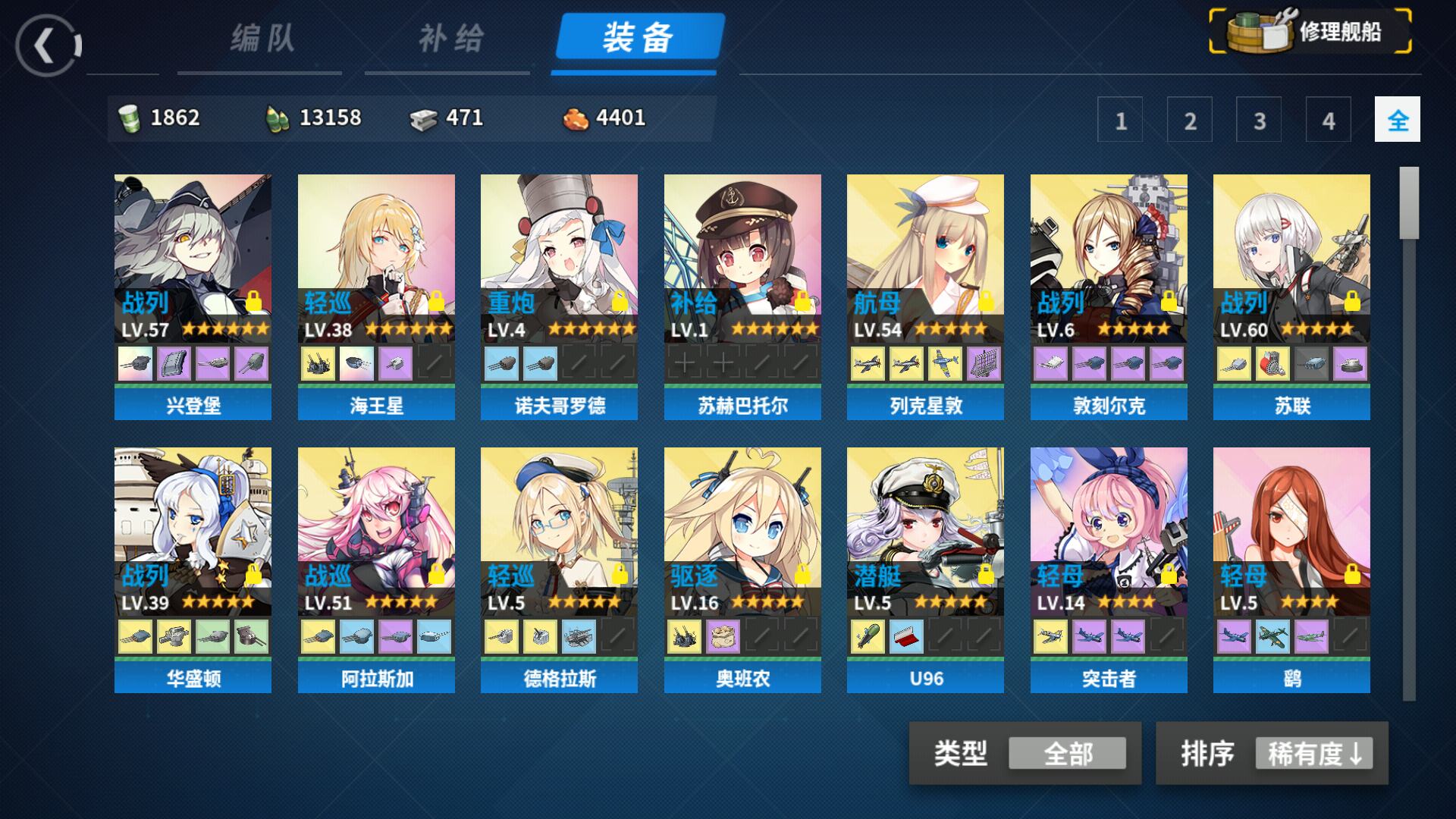Click the ship list scrollbar
The image size is (1456, 819).
tap(1409, 432)
